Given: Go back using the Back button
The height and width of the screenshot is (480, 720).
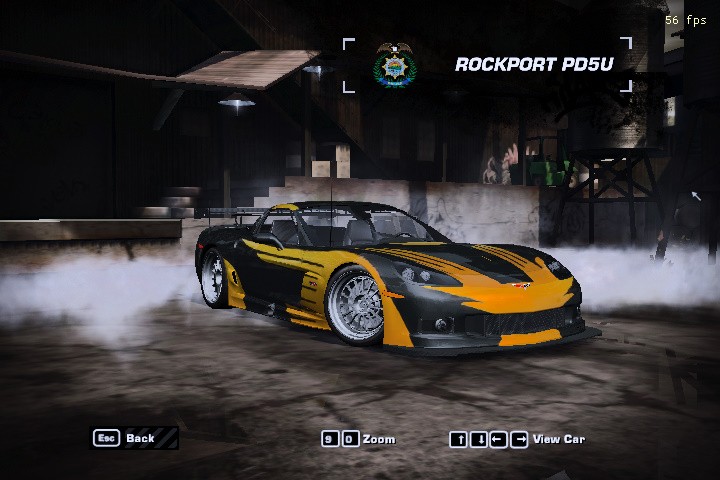Looking at the screenshot, I should pyautogui.click(x=134, y=438).
